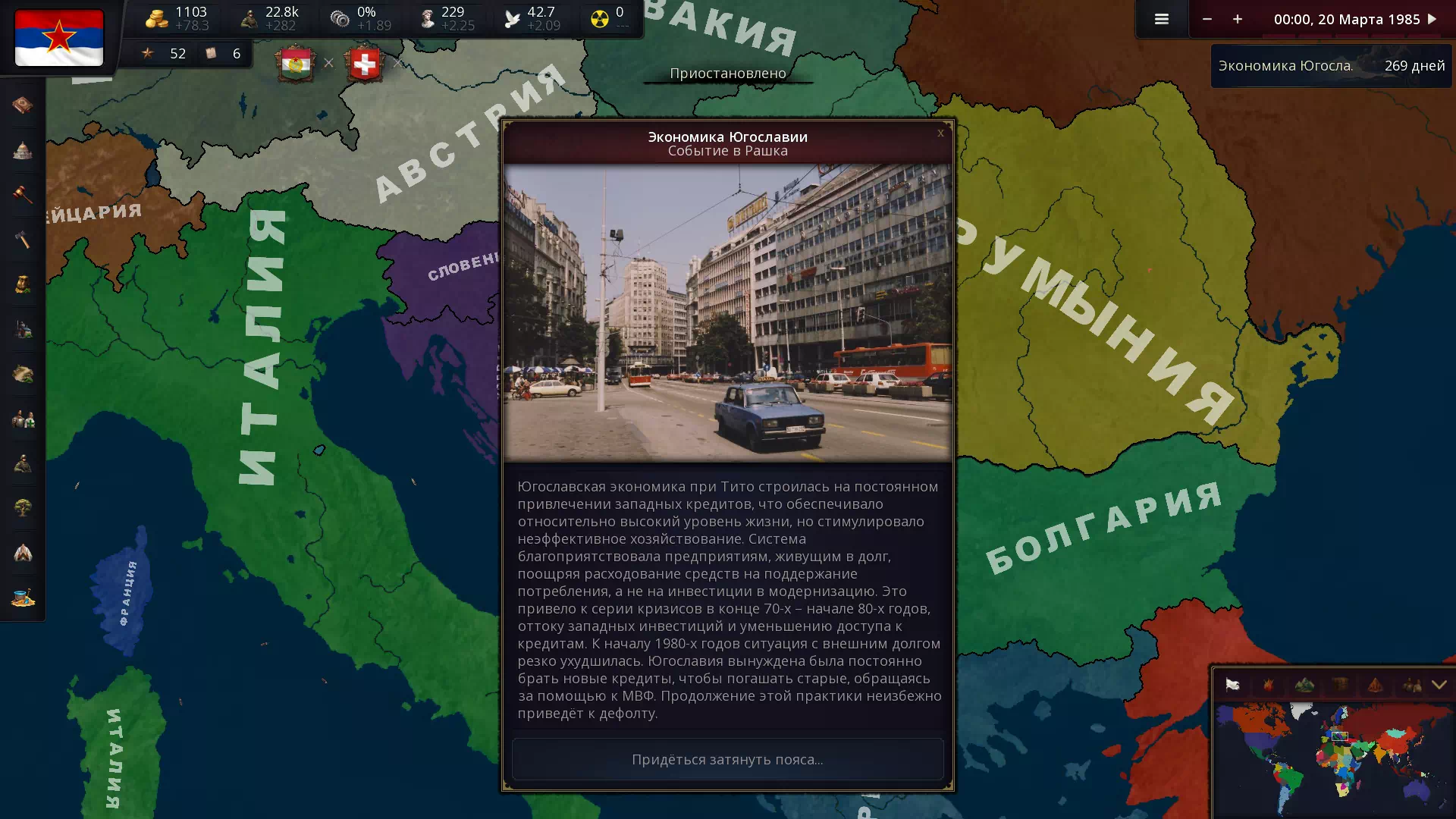
Task: Select the Switzerland flag shortcut
Action: (365, 64)
